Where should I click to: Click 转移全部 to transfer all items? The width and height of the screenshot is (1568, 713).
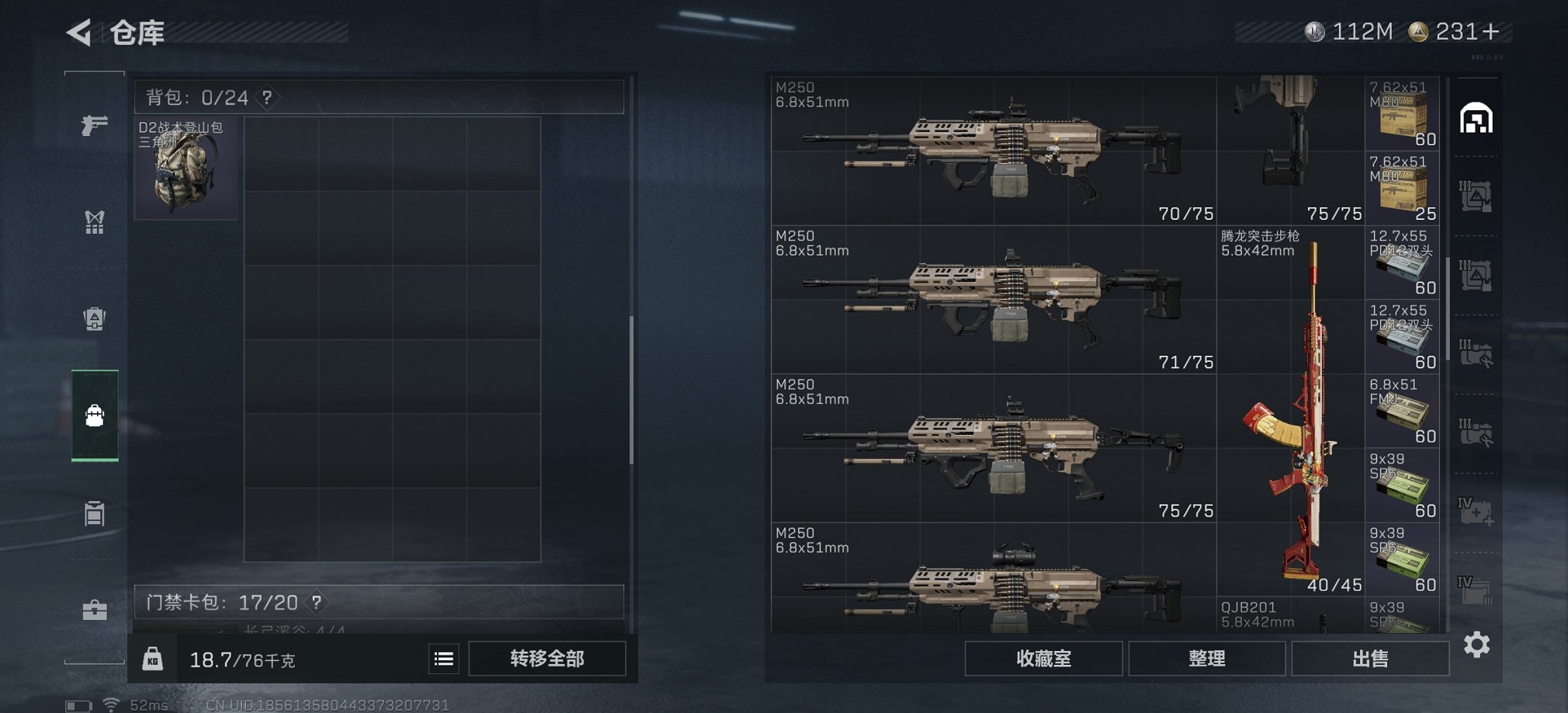(x=548, y=658)
